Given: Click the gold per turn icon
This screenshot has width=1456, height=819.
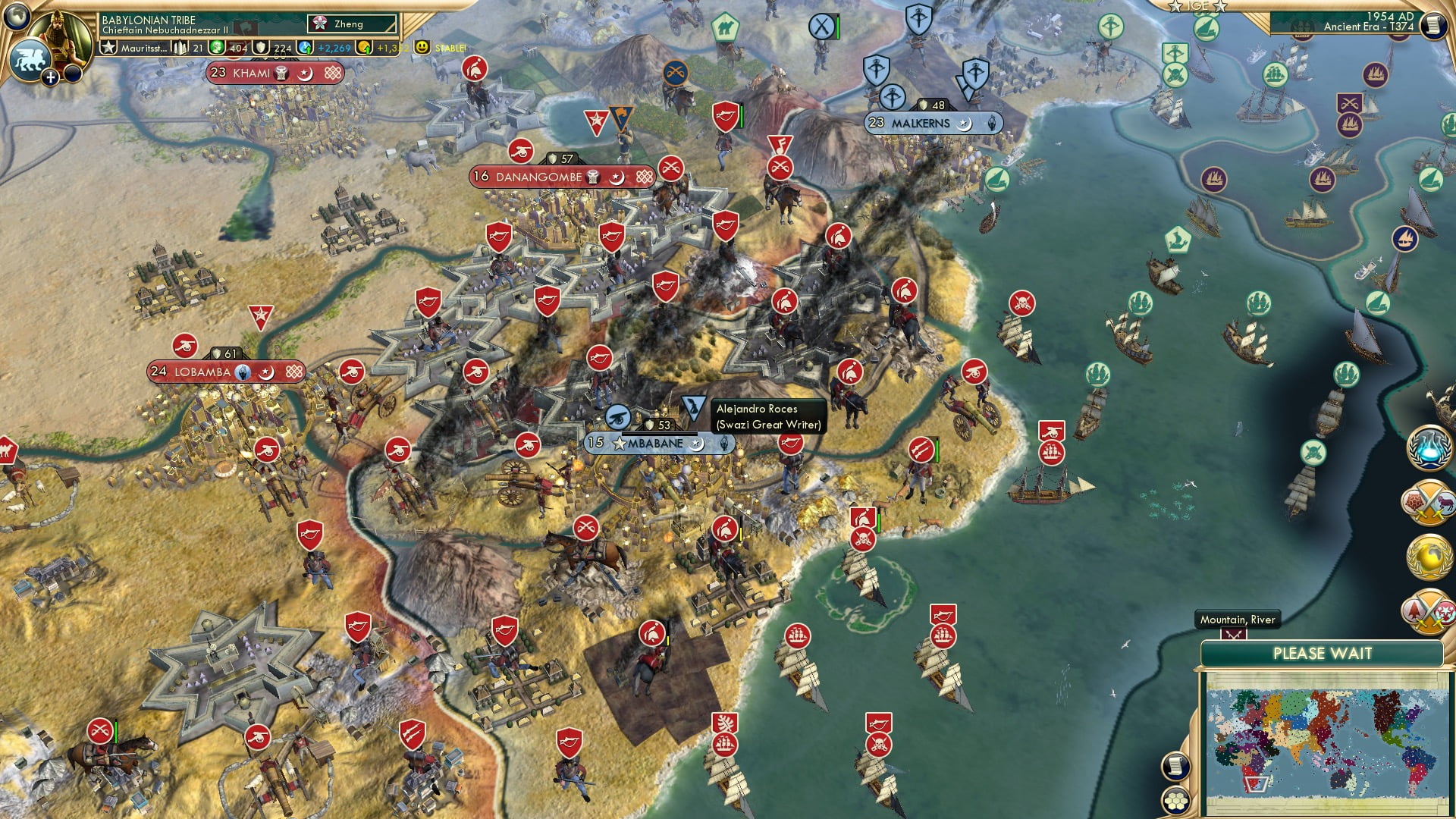Looking at the screenshot, I should point(364,48).
